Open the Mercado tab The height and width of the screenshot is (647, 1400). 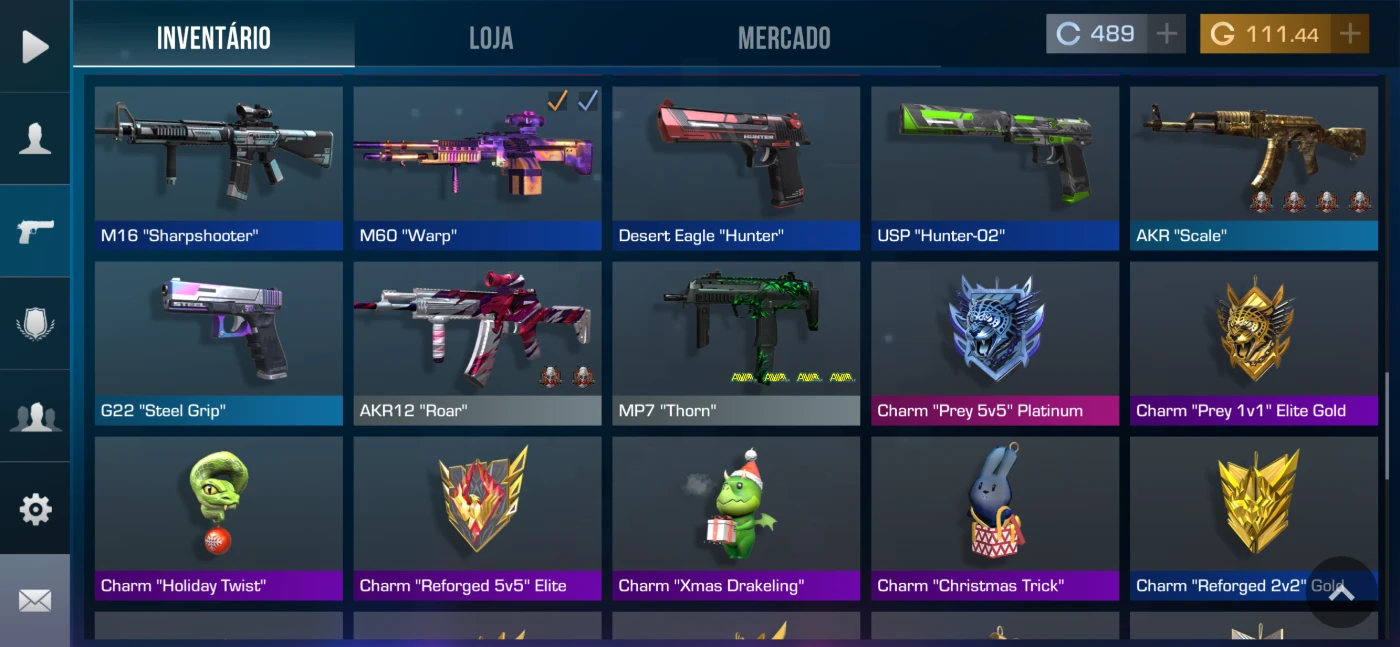point(784,38)
